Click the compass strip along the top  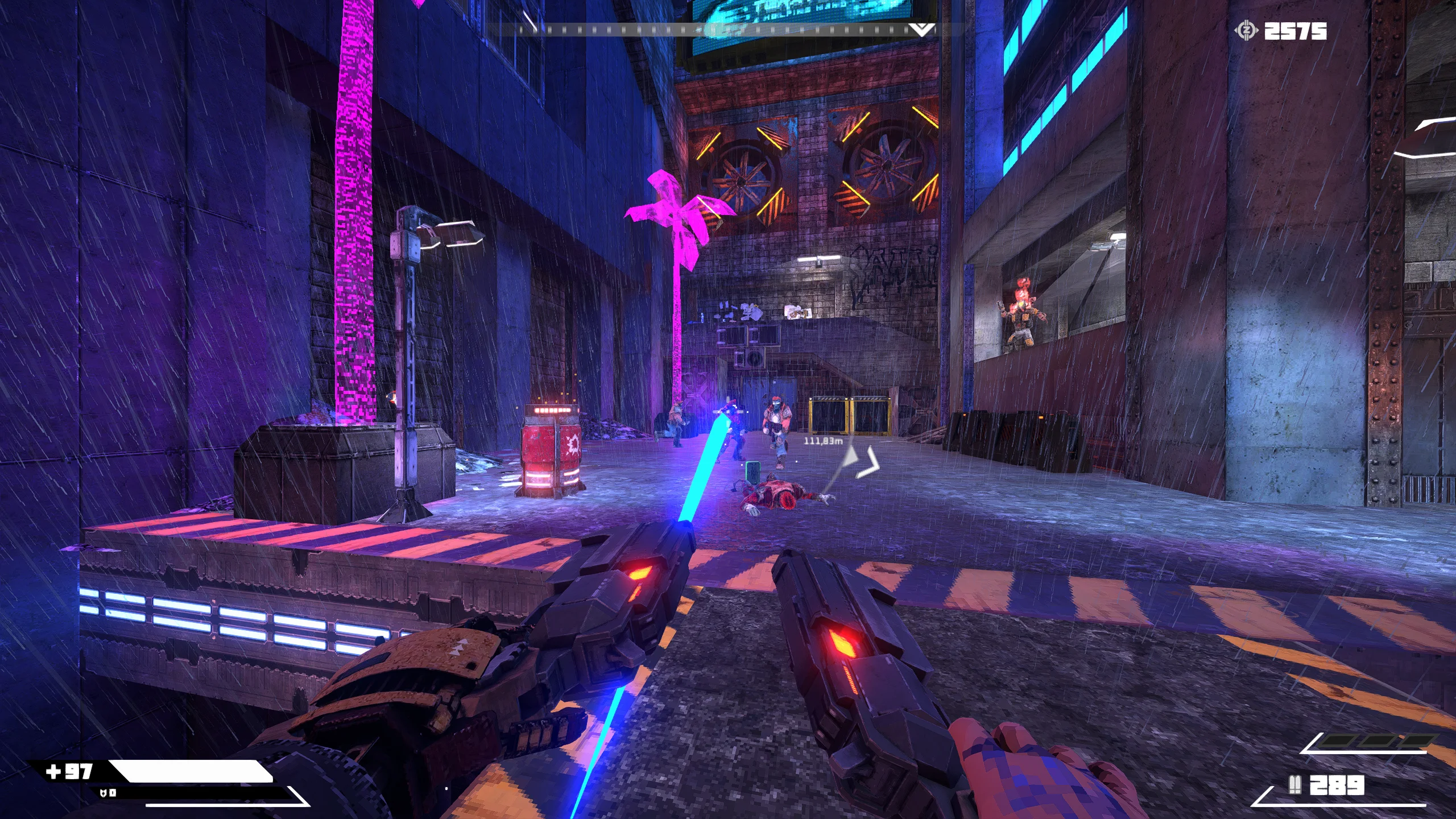(722, 30)
